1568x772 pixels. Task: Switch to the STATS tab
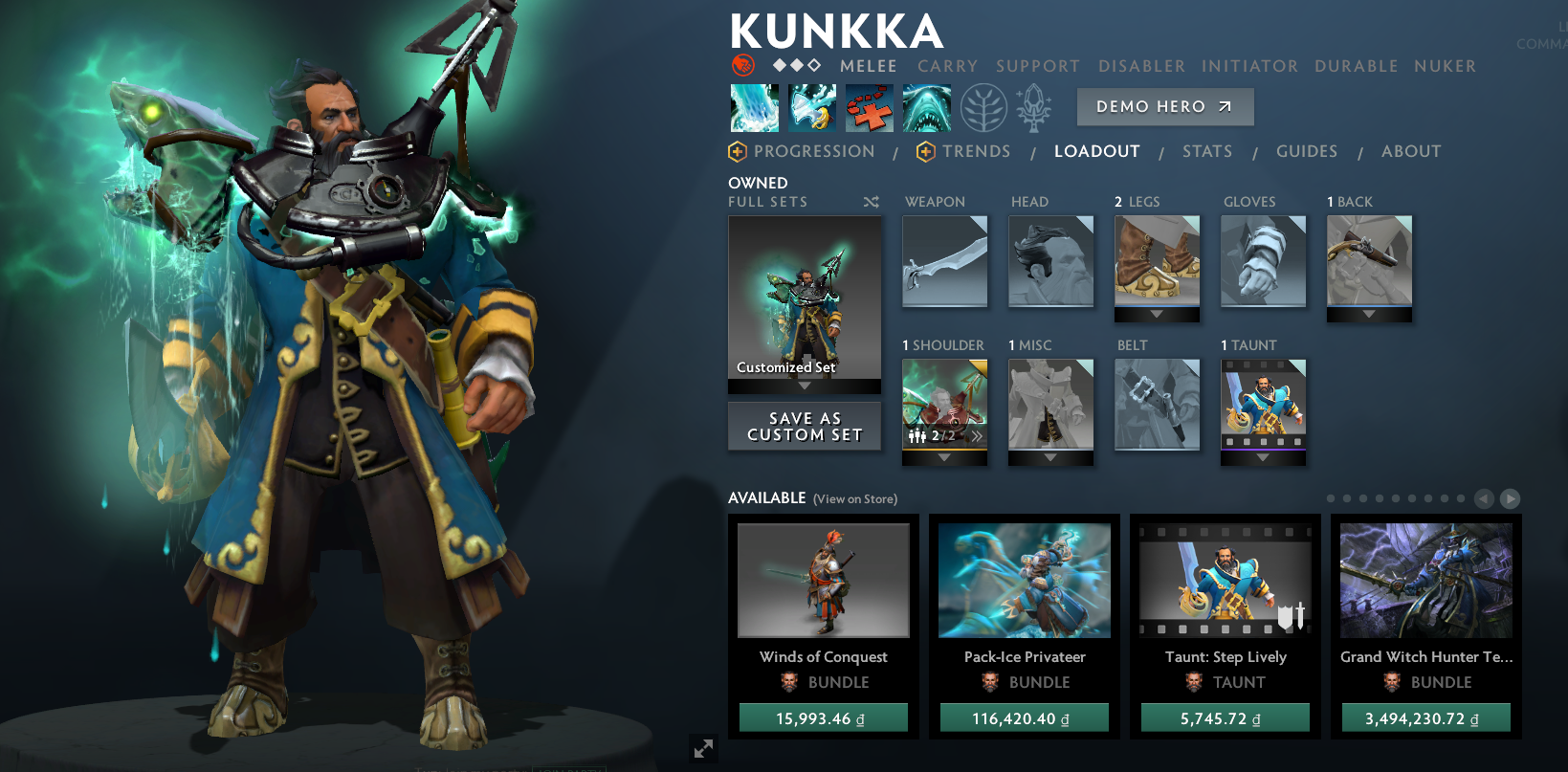tap(1207, 151)
